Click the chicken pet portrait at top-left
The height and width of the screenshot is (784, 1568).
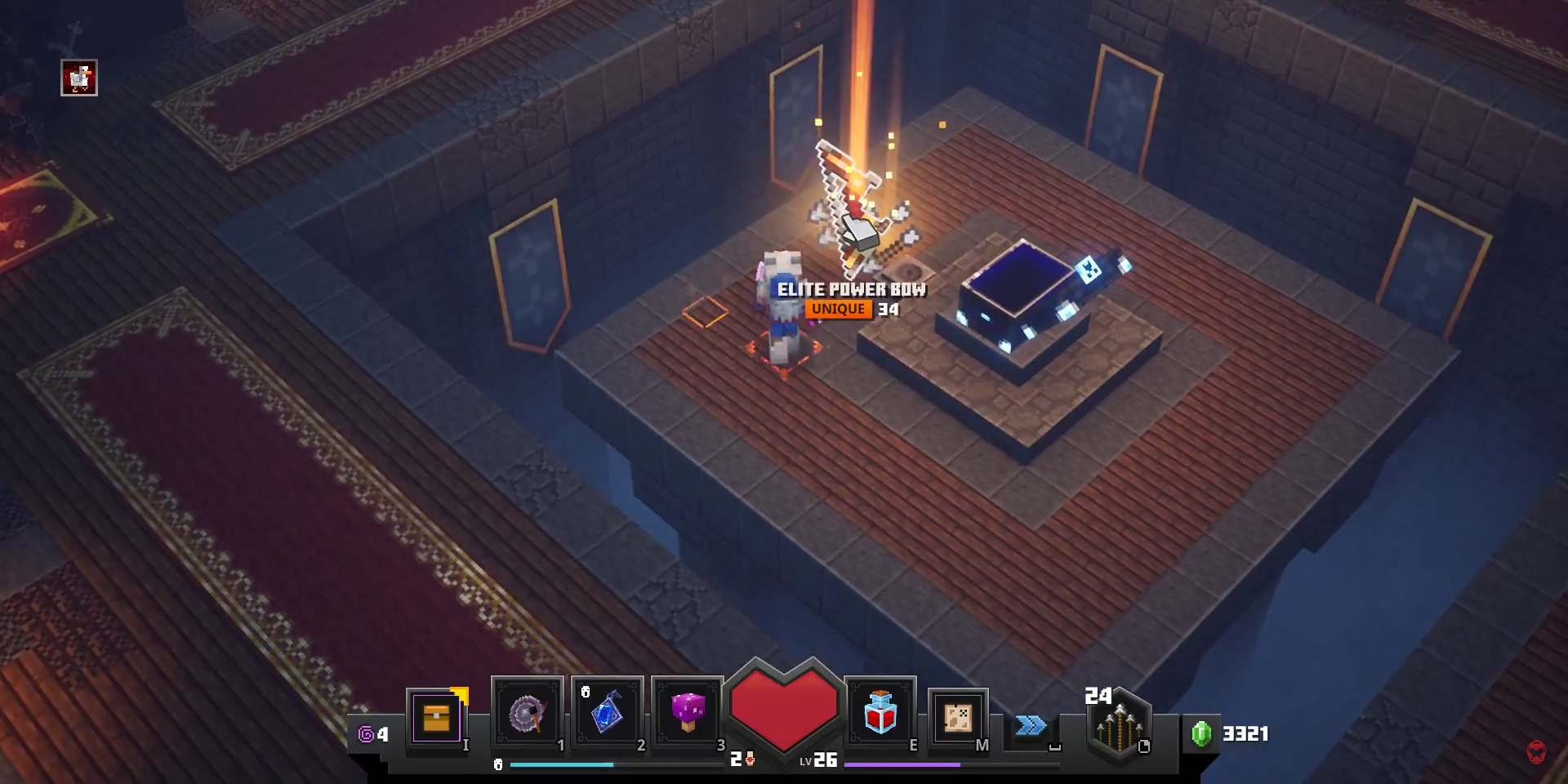tap(78, 79)
